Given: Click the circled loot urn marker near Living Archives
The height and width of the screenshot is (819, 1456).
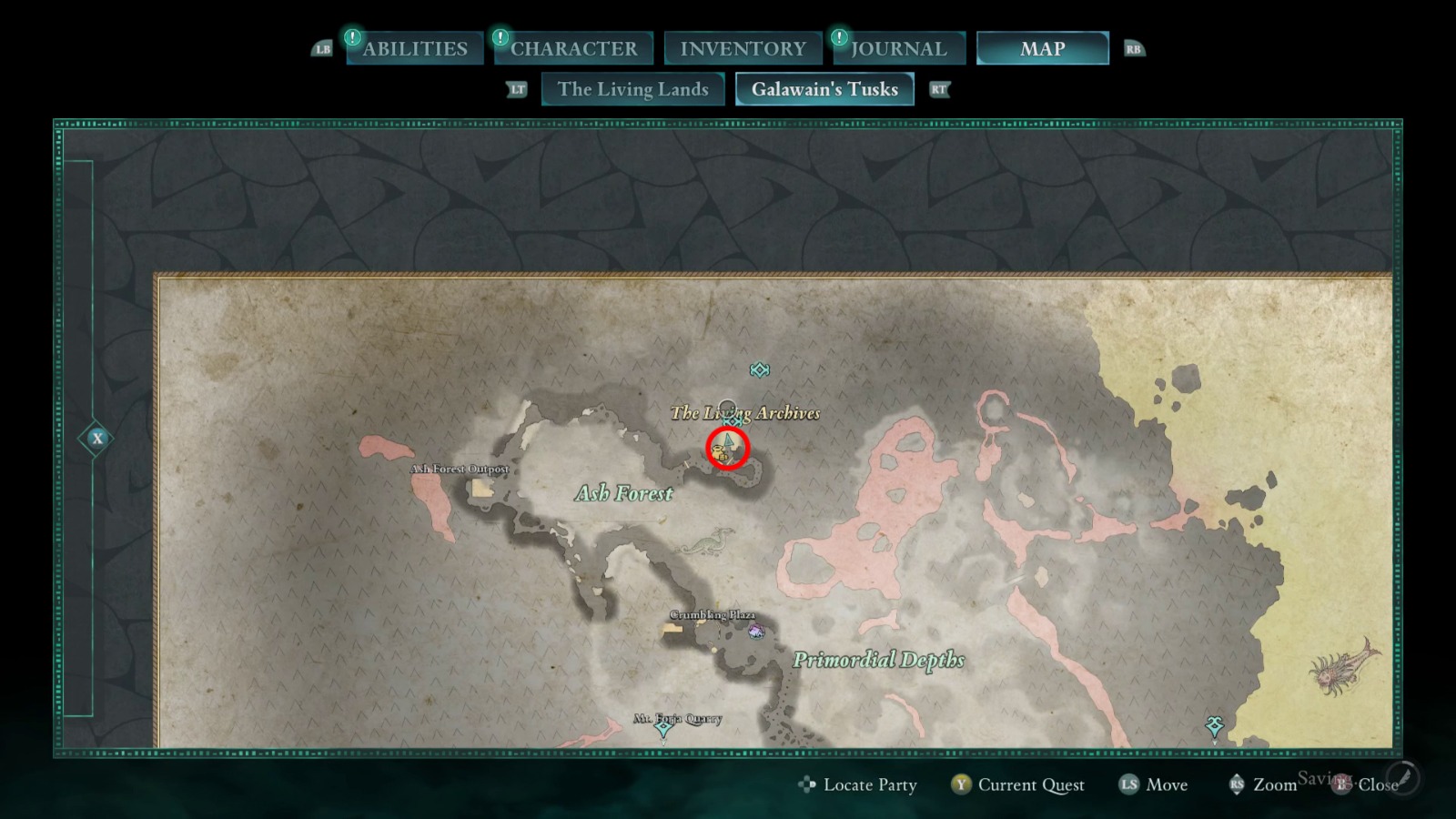Looking at the screenshot, I should tap(719, 451).
